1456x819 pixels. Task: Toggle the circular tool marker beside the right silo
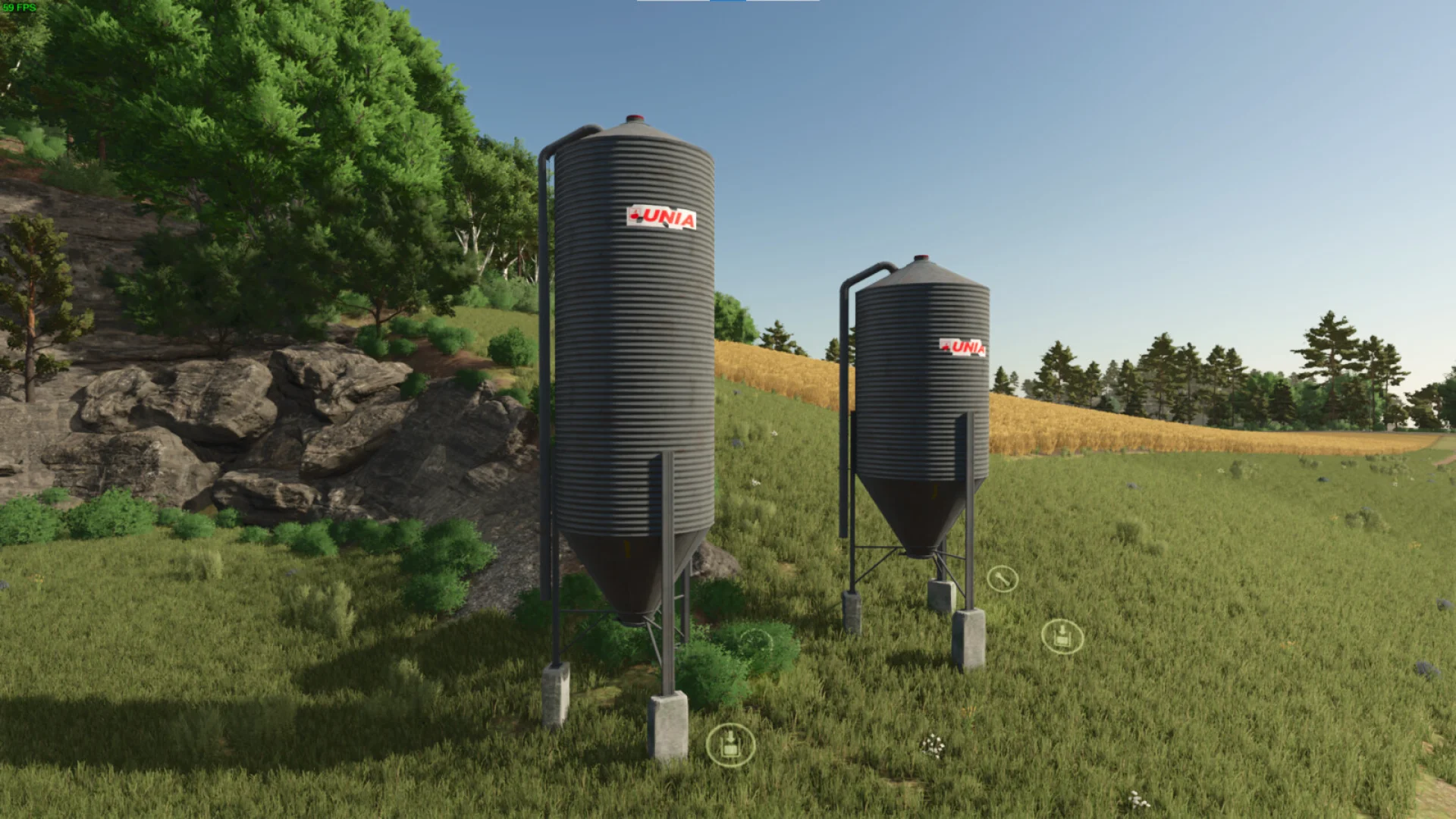tap(1003, 580)
